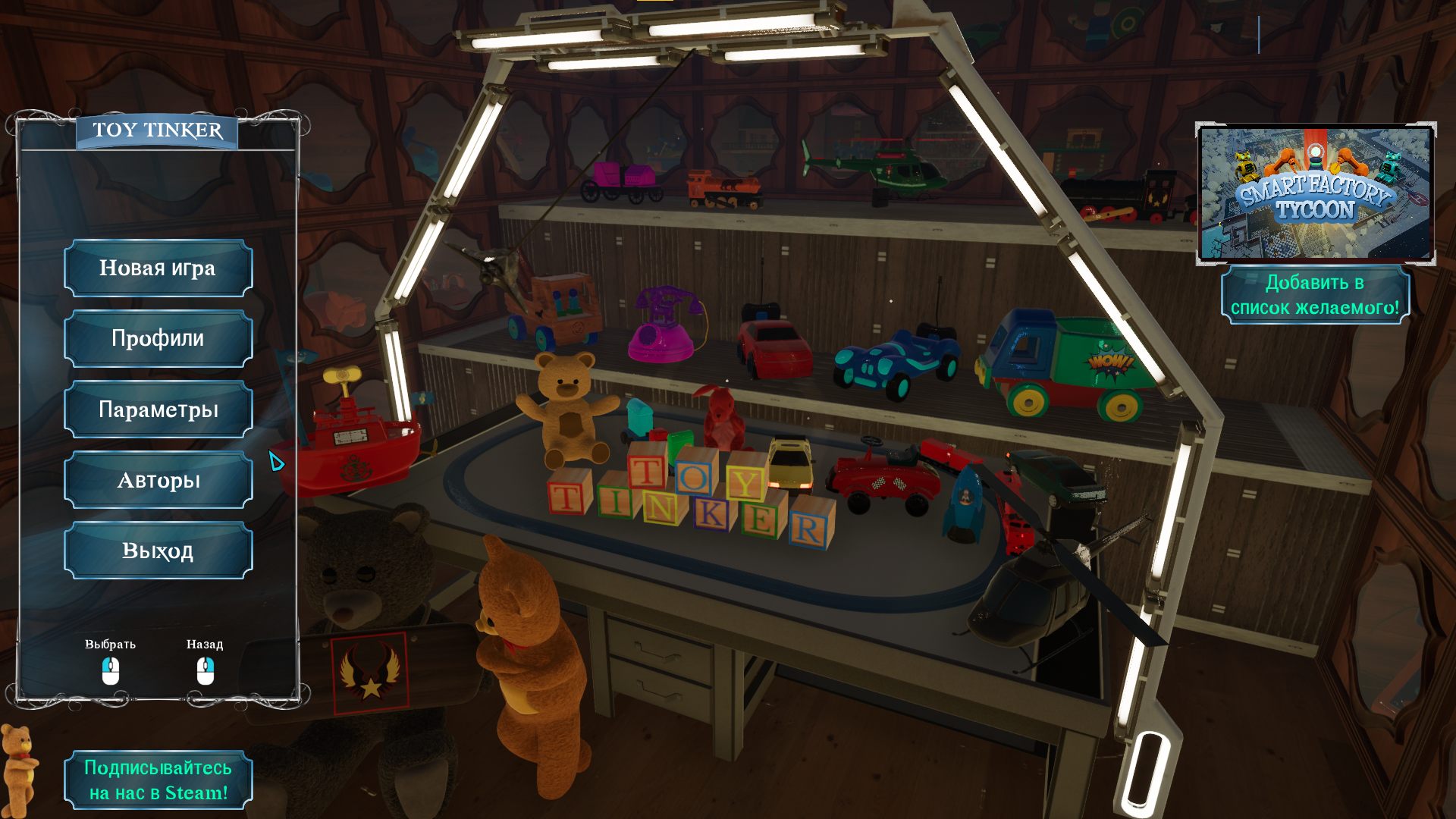Add Smart Factory Tycoon to wishlist
Viewport: 1456px width, 819px height.
coord(1315,295)
